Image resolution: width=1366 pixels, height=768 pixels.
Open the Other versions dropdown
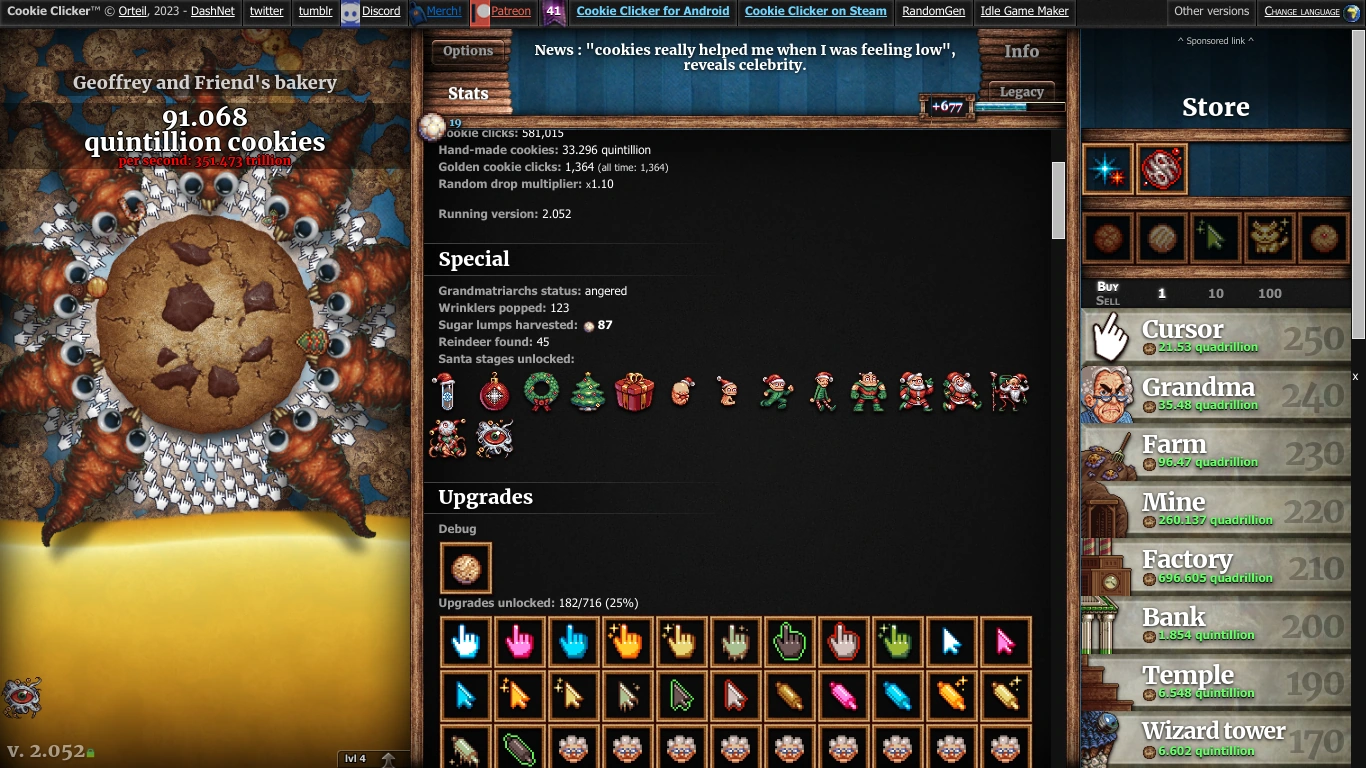pos(1211,12)
